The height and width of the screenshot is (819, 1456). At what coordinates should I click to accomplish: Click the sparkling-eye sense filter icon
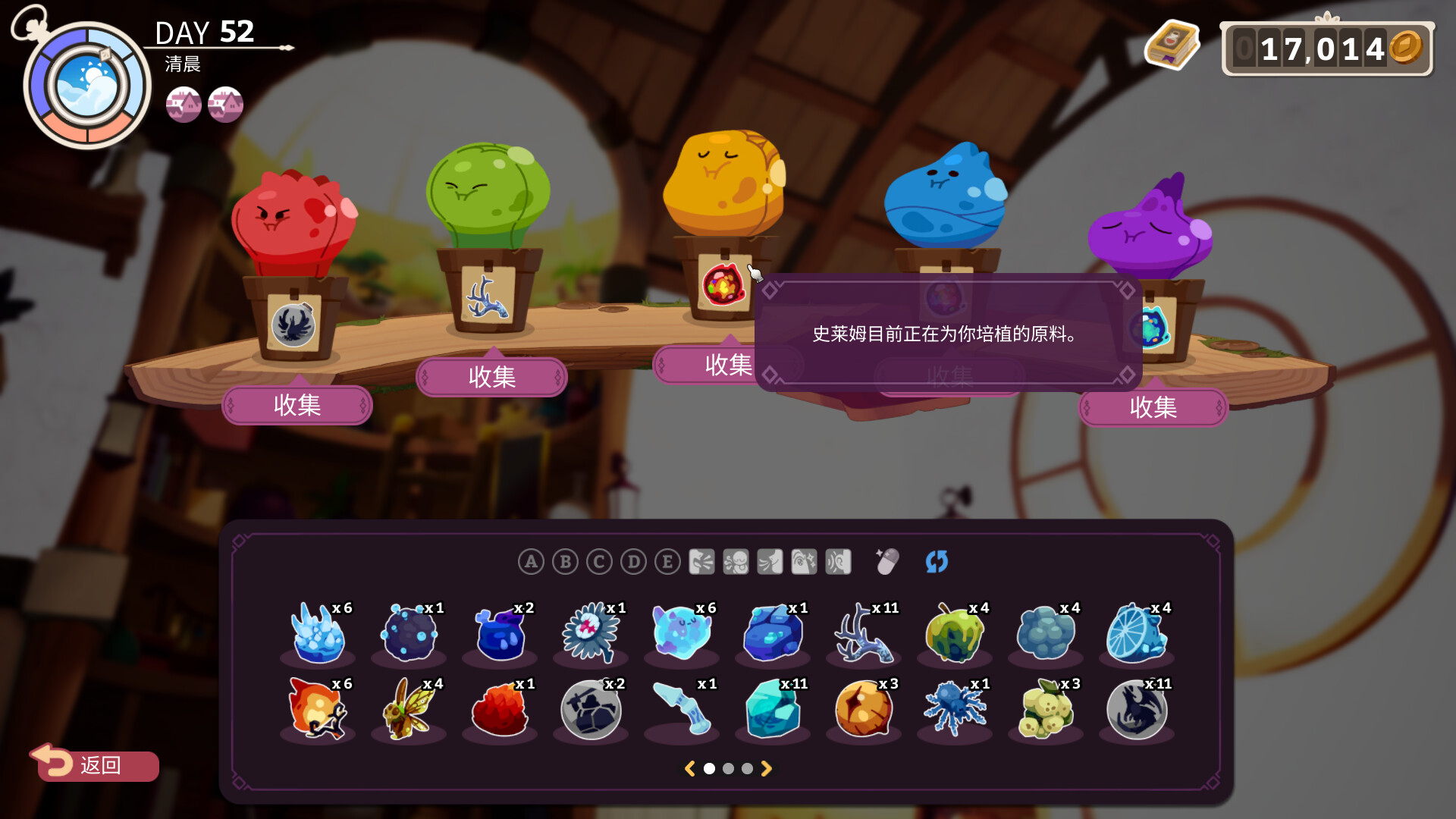[804, 562]
